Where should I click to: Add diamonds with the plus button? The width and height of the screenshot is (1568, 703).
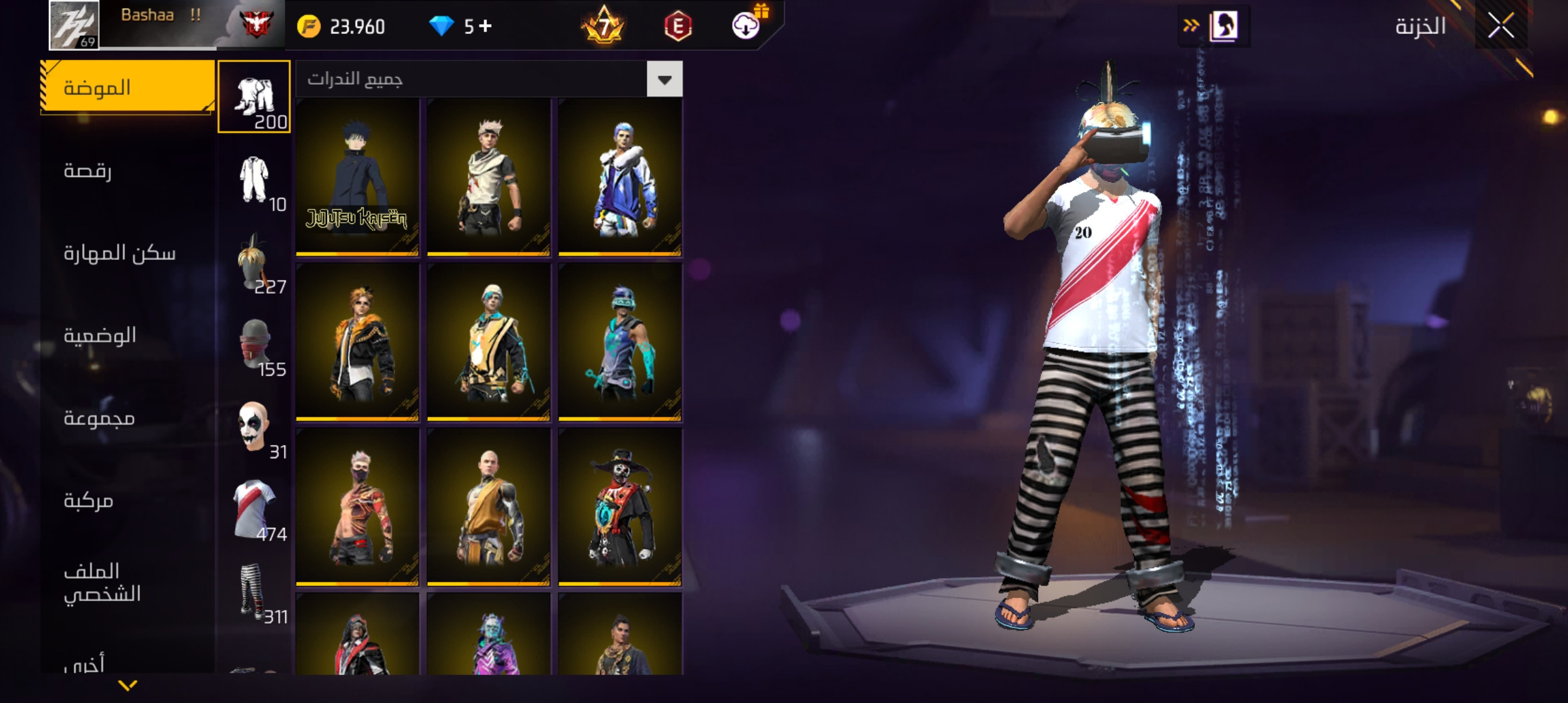tap(485, 26)
